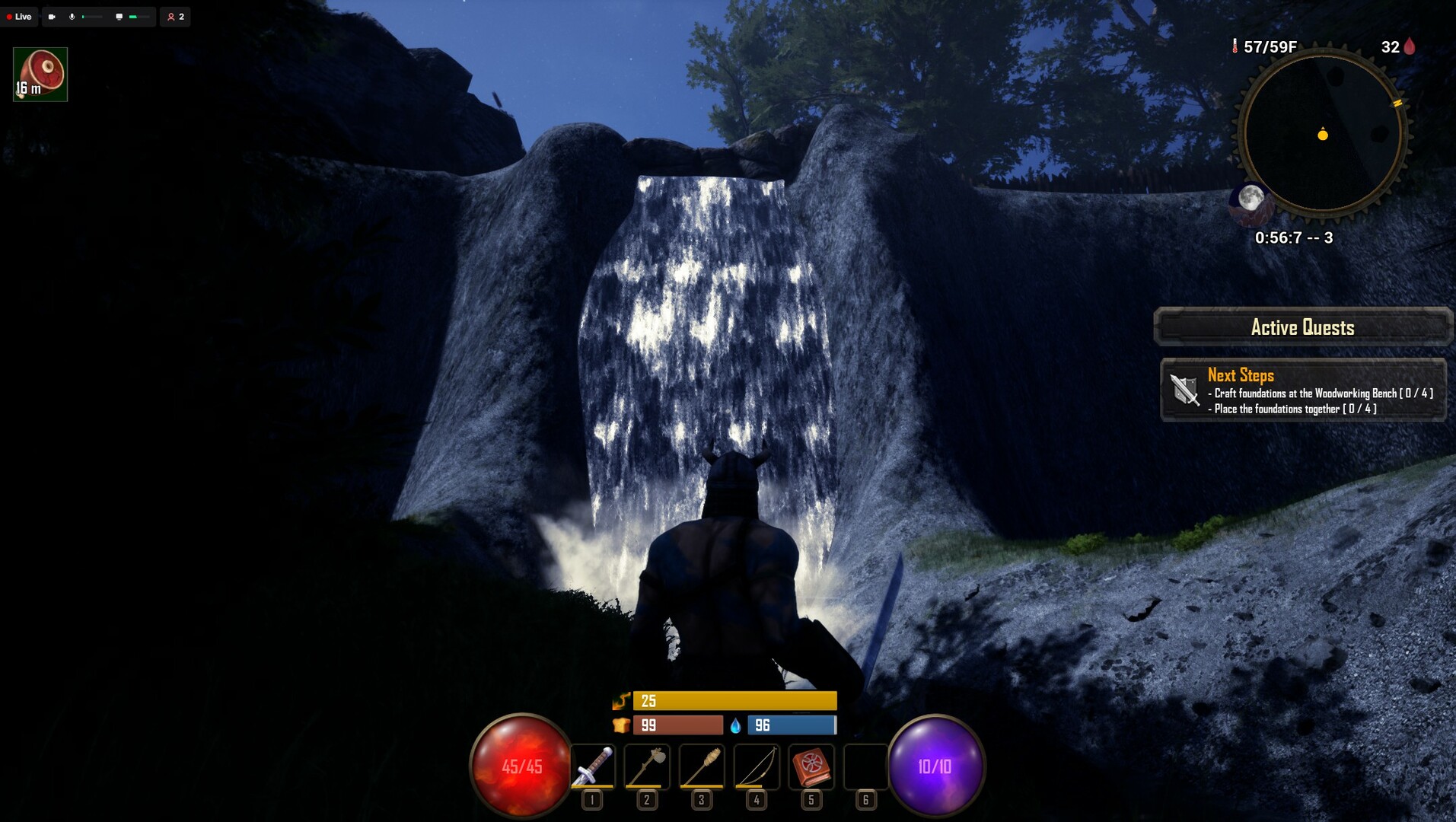1456x822 pixels.
Task: Click the meat tracker icon top left
Action: (x=39, y=74)
